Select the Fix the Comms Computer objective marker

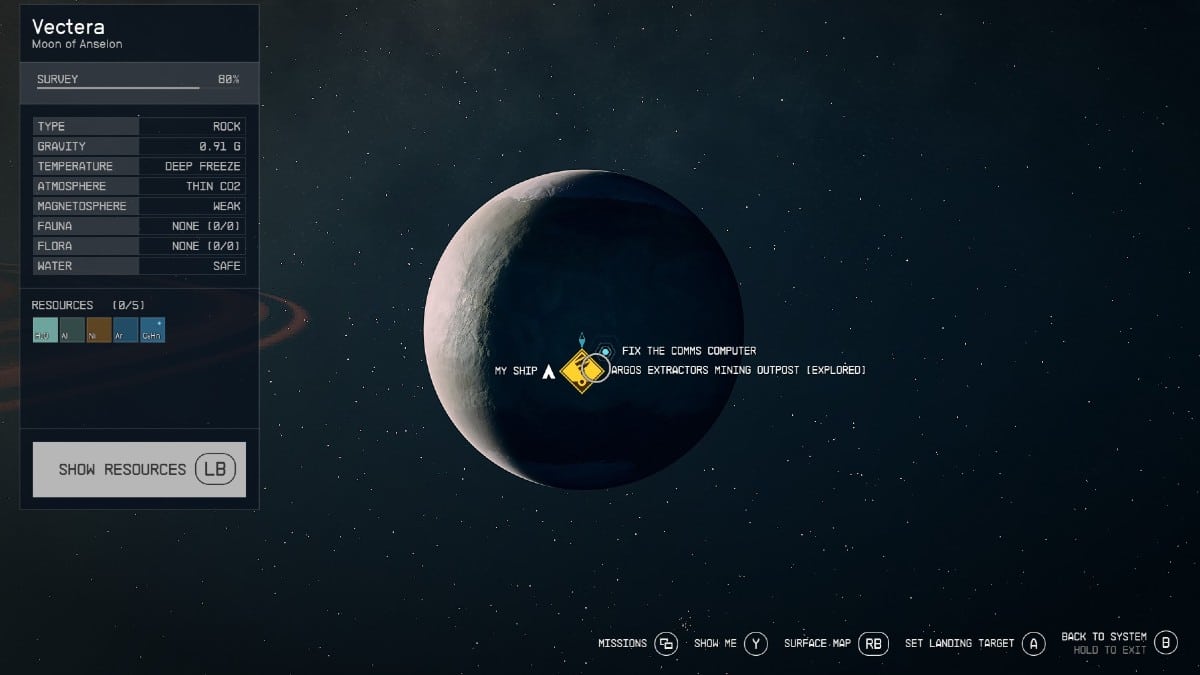[605, 352]
